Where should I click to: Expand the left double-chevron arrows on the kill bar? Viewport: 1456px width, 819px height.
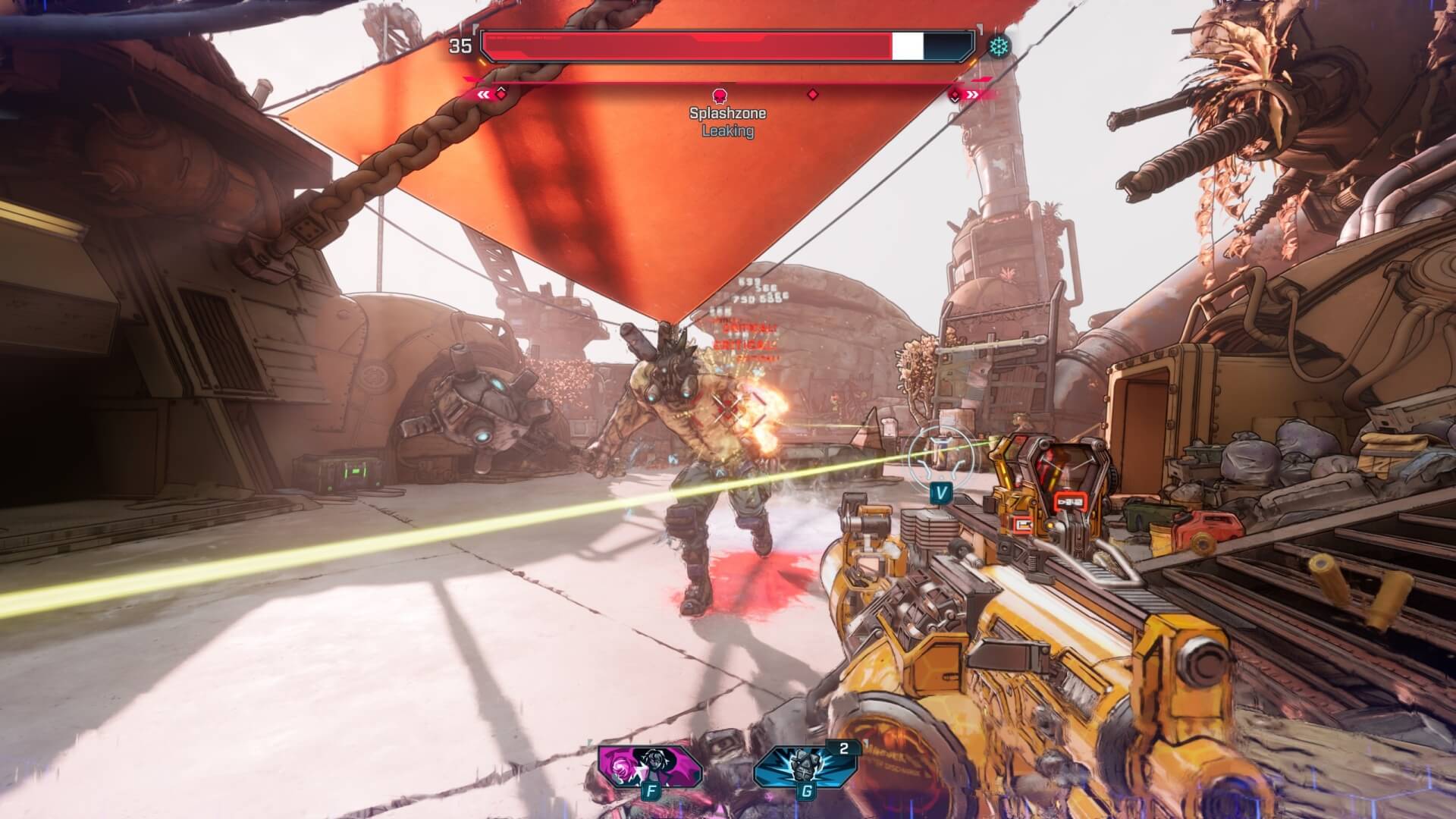[482, 95]
